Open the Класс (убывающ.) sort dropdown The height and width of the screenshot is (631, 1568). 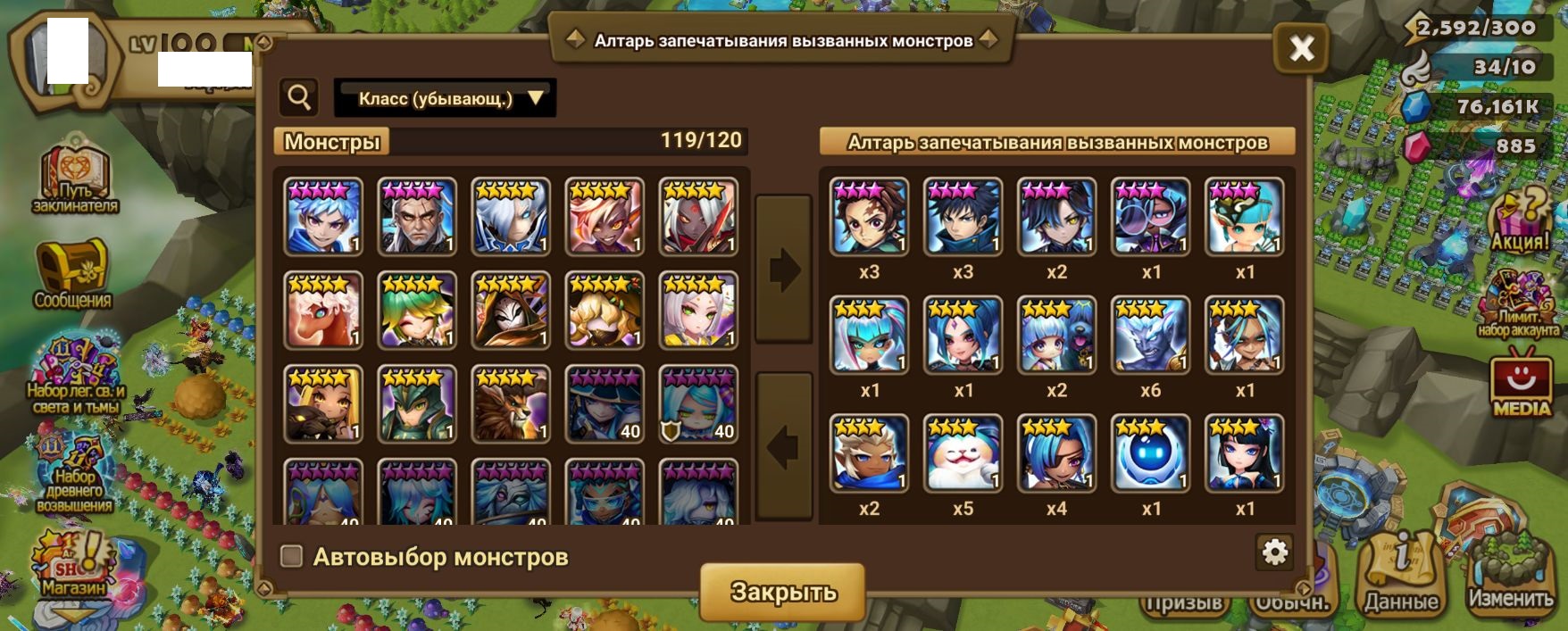pos(445,98)
